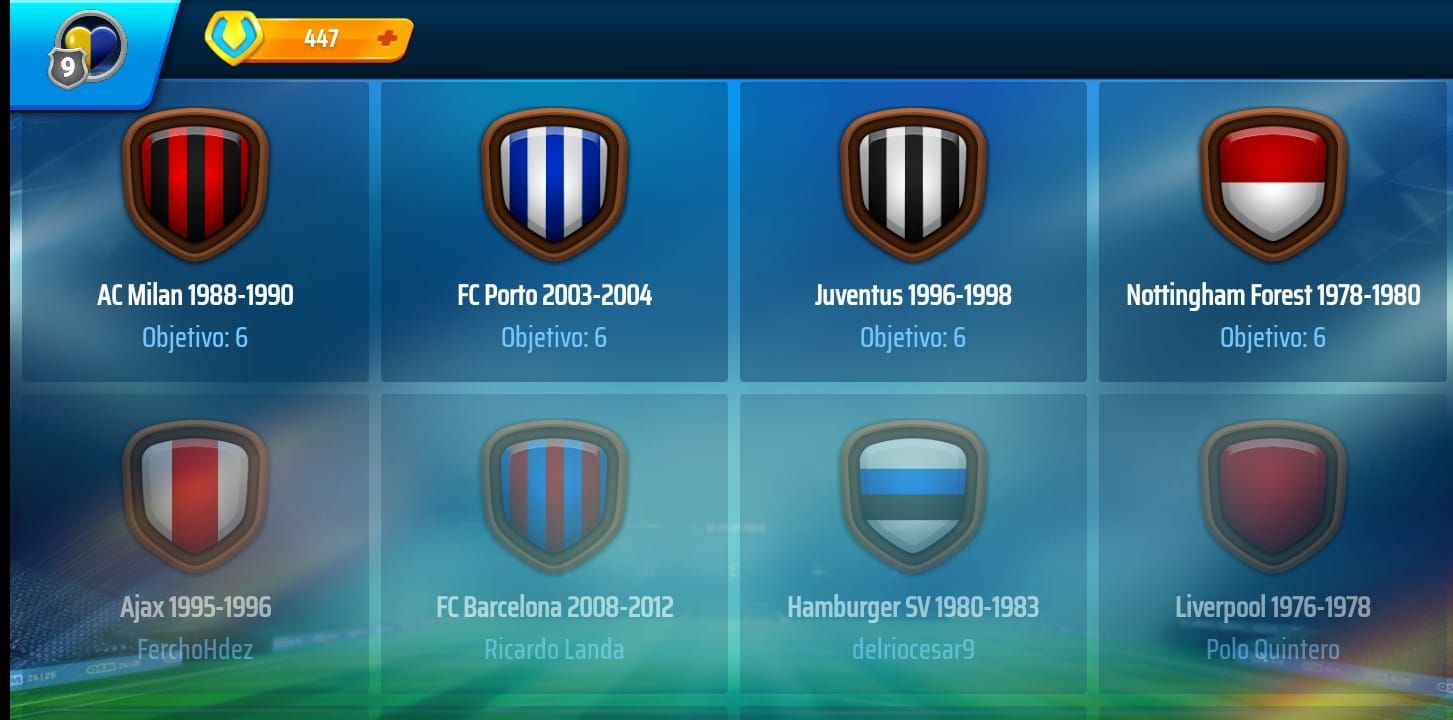Viewport: 1453px width, 720px height.
Task: Choose the FC Barcelona 2008-2012 tile
Action: pos(554,543)
